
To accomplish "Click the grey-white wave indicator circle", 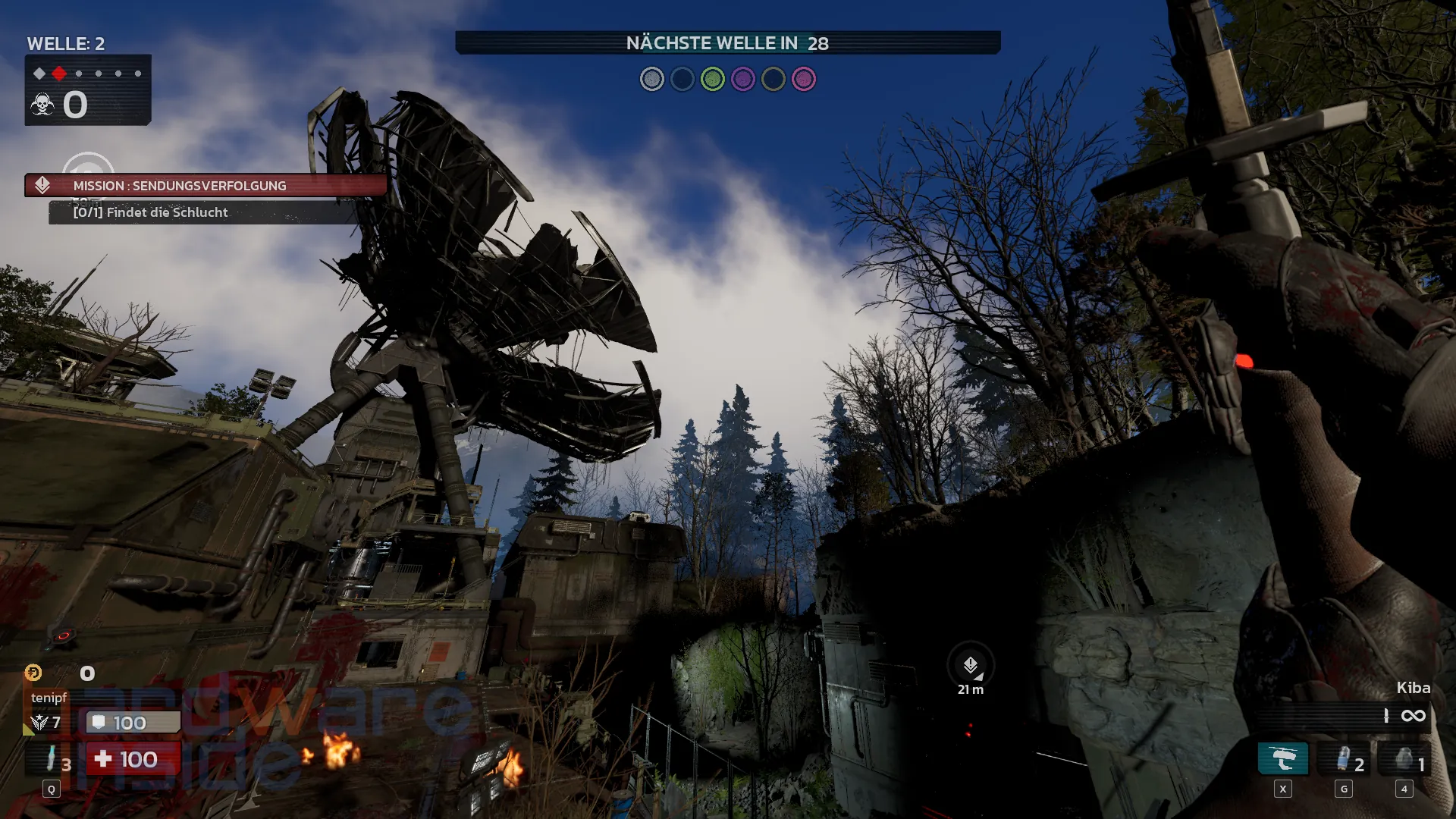I will tap(651, 79).
